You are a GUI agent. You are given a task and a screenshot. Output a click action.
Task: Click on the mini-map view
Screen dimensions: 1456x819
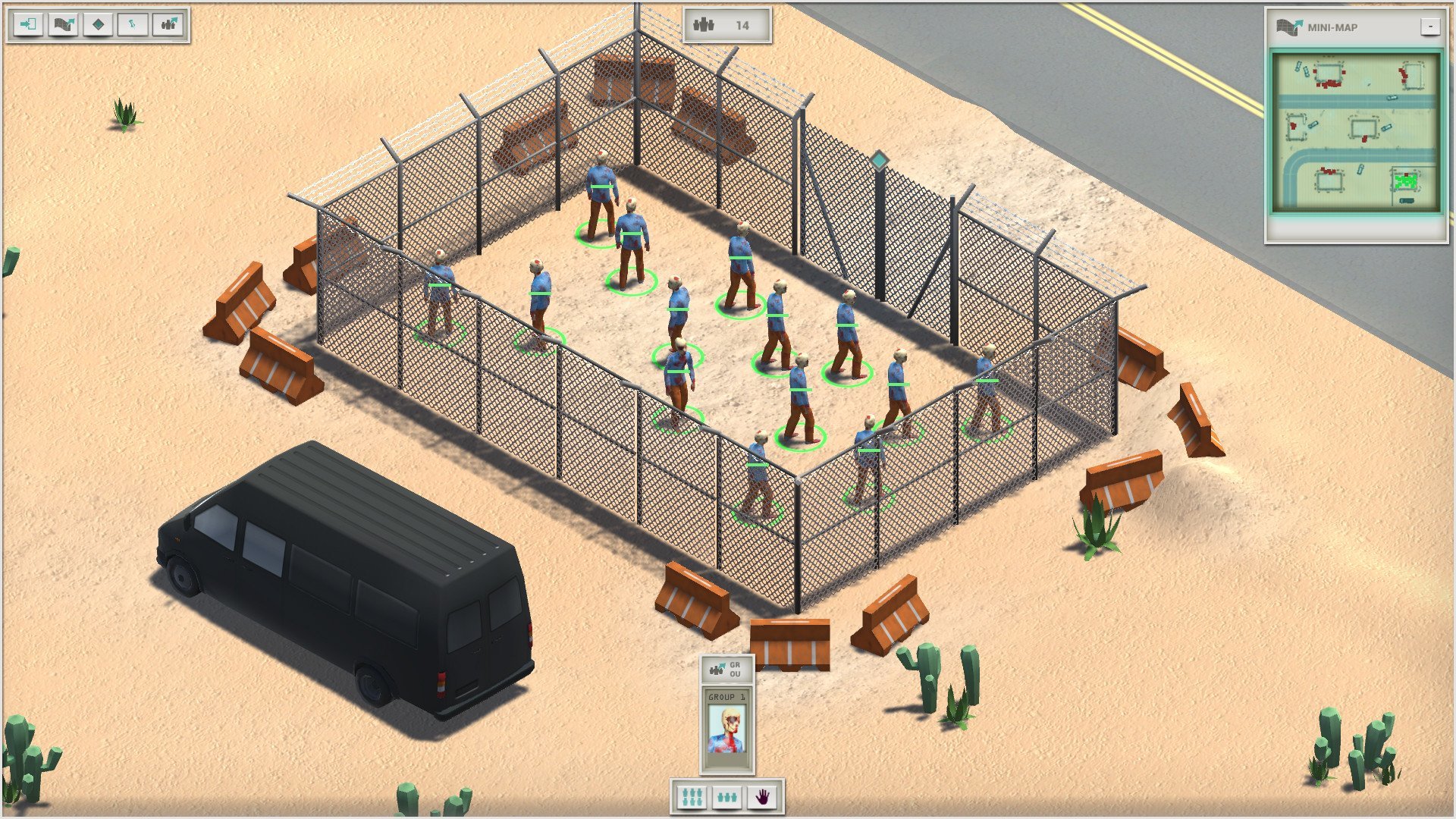(x=1357, y=132)
